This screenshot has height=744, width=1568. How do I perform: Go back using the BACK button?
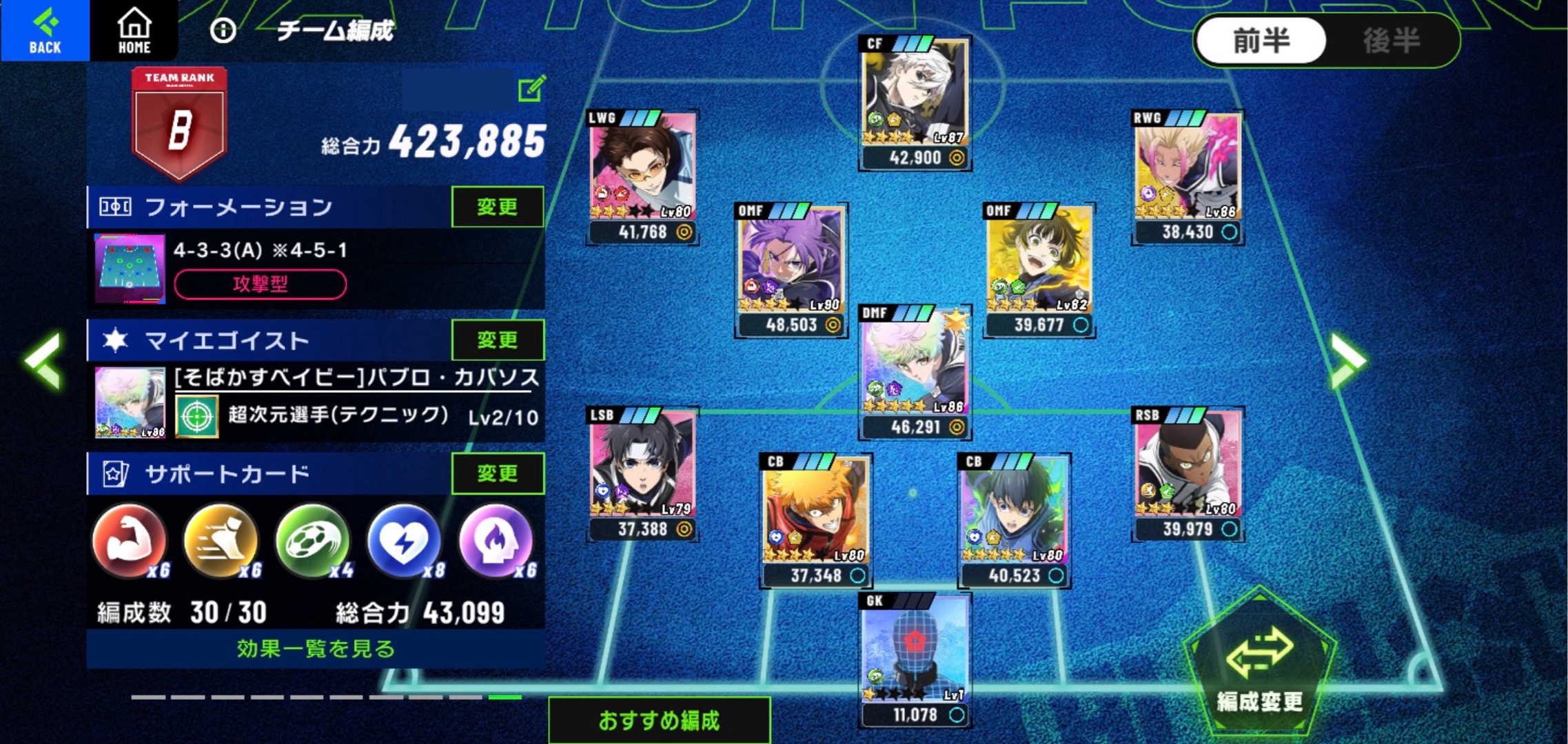coord(45,30)
